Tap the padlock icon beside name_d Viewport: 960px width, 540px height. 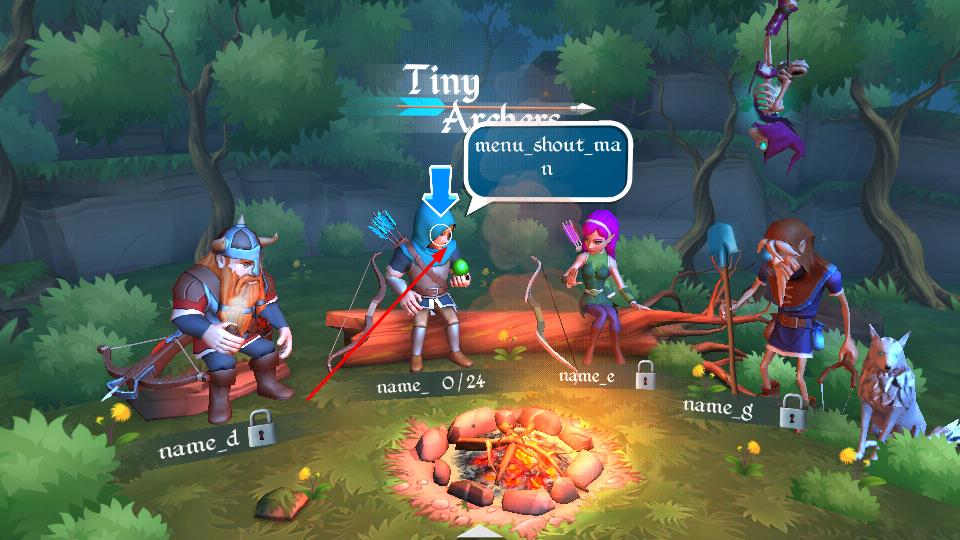261,428
